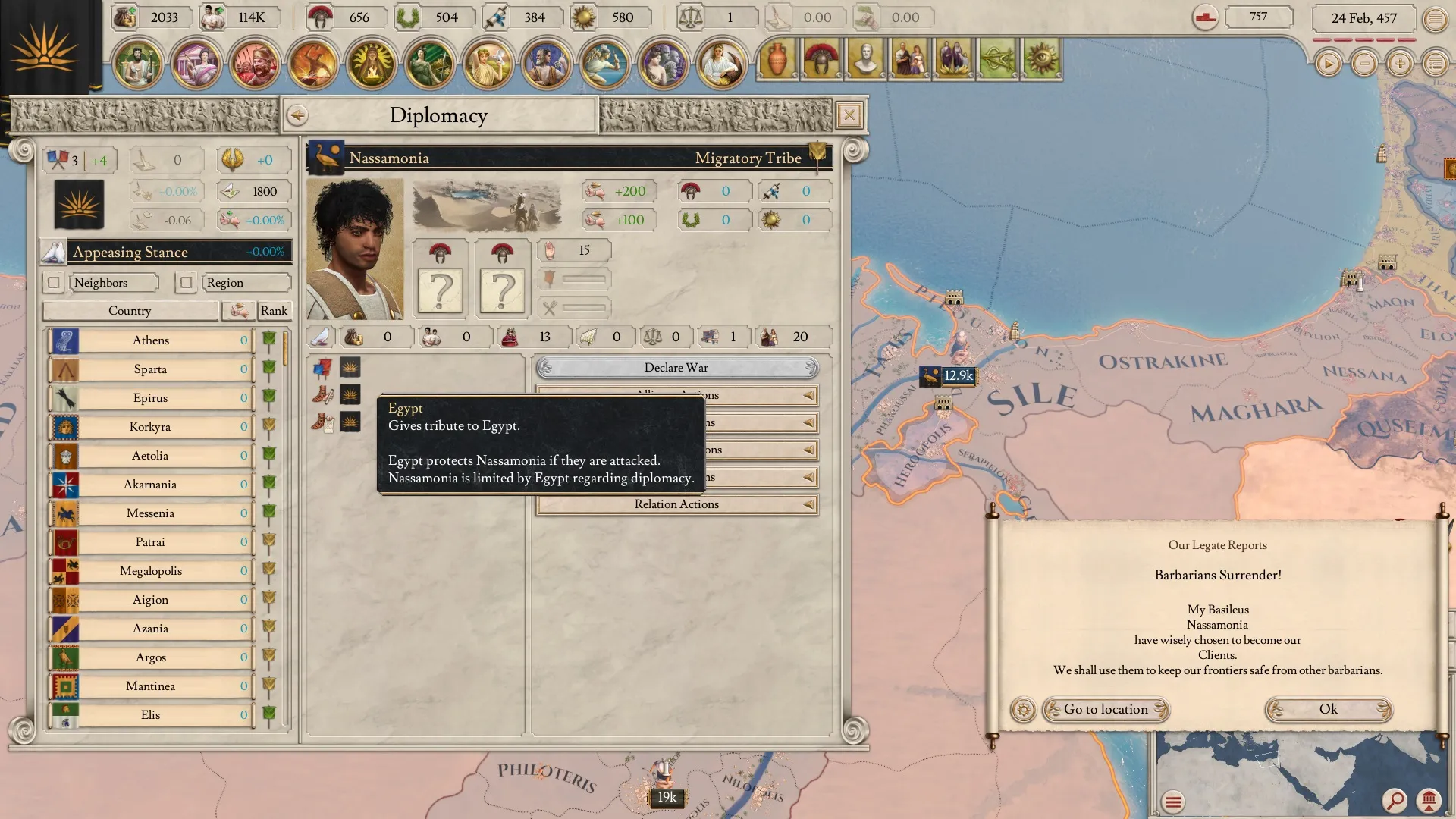The image size is (1456, 819).
Task: Go back with the Diplomacy arrow button
Action: [x=297, y=115]
